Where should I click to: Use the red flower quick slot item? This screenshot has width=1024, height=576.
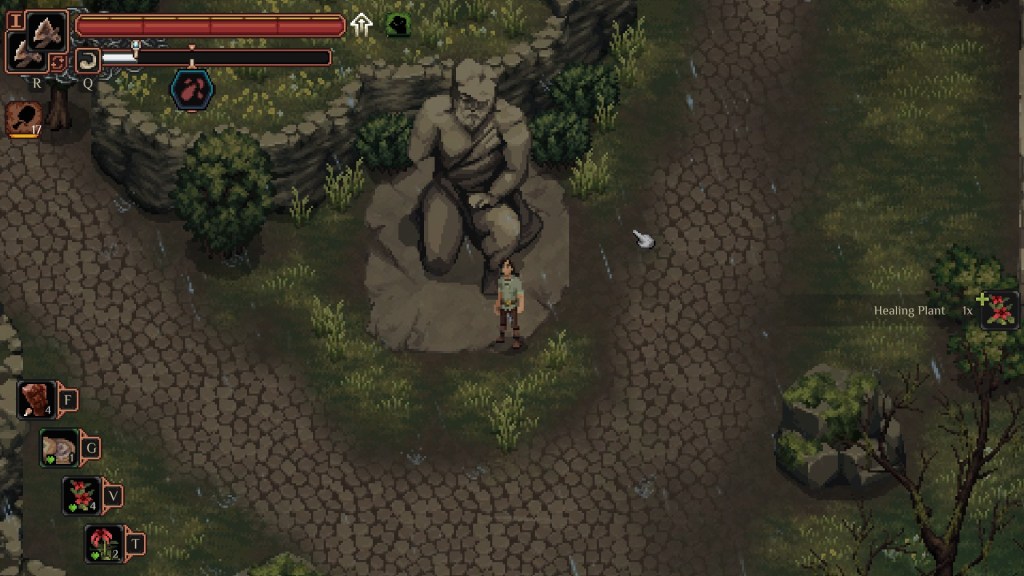point(104,543)
